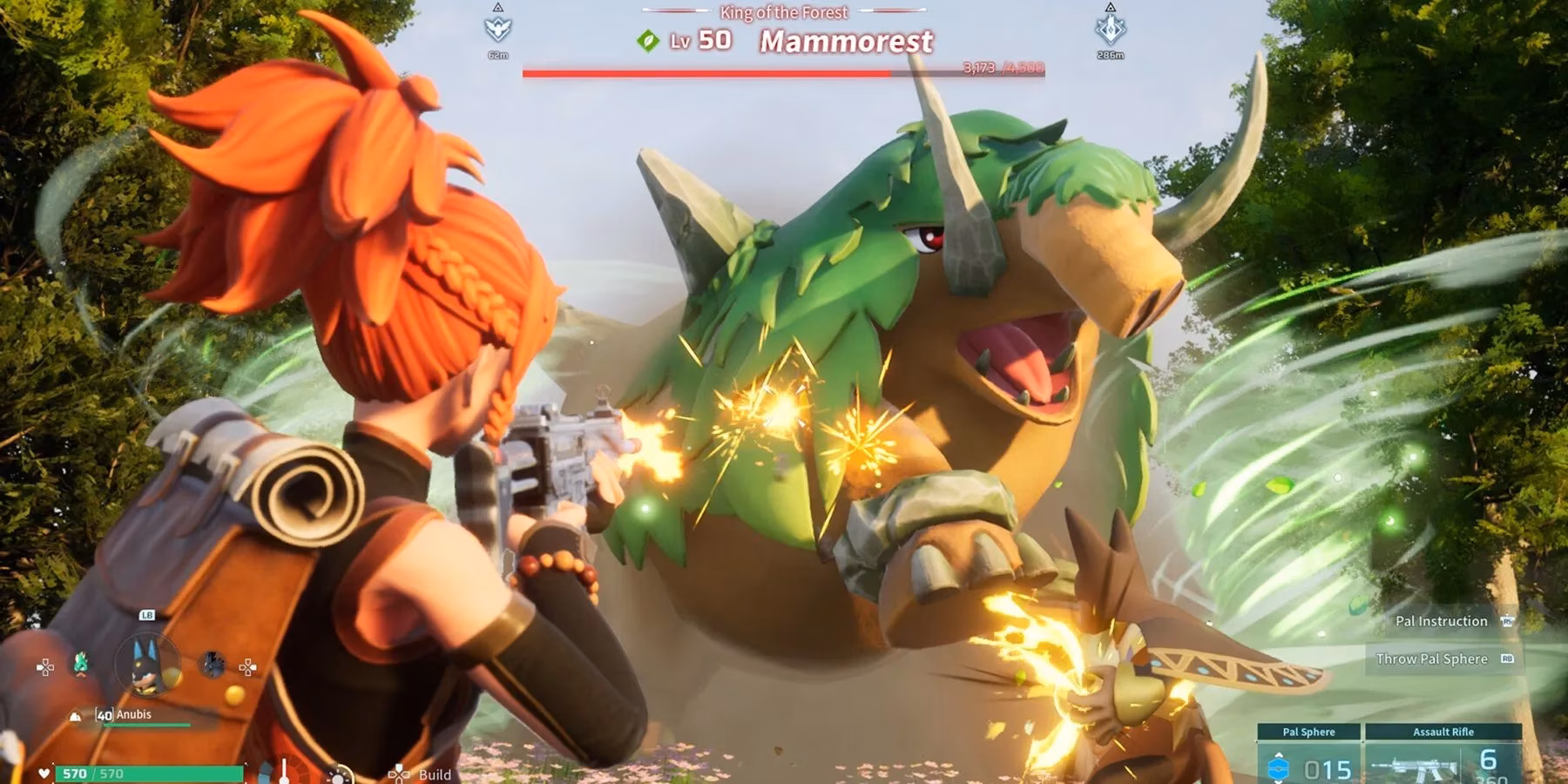
Task: Click the sun time-of-day icon
Action: point(339,775)
